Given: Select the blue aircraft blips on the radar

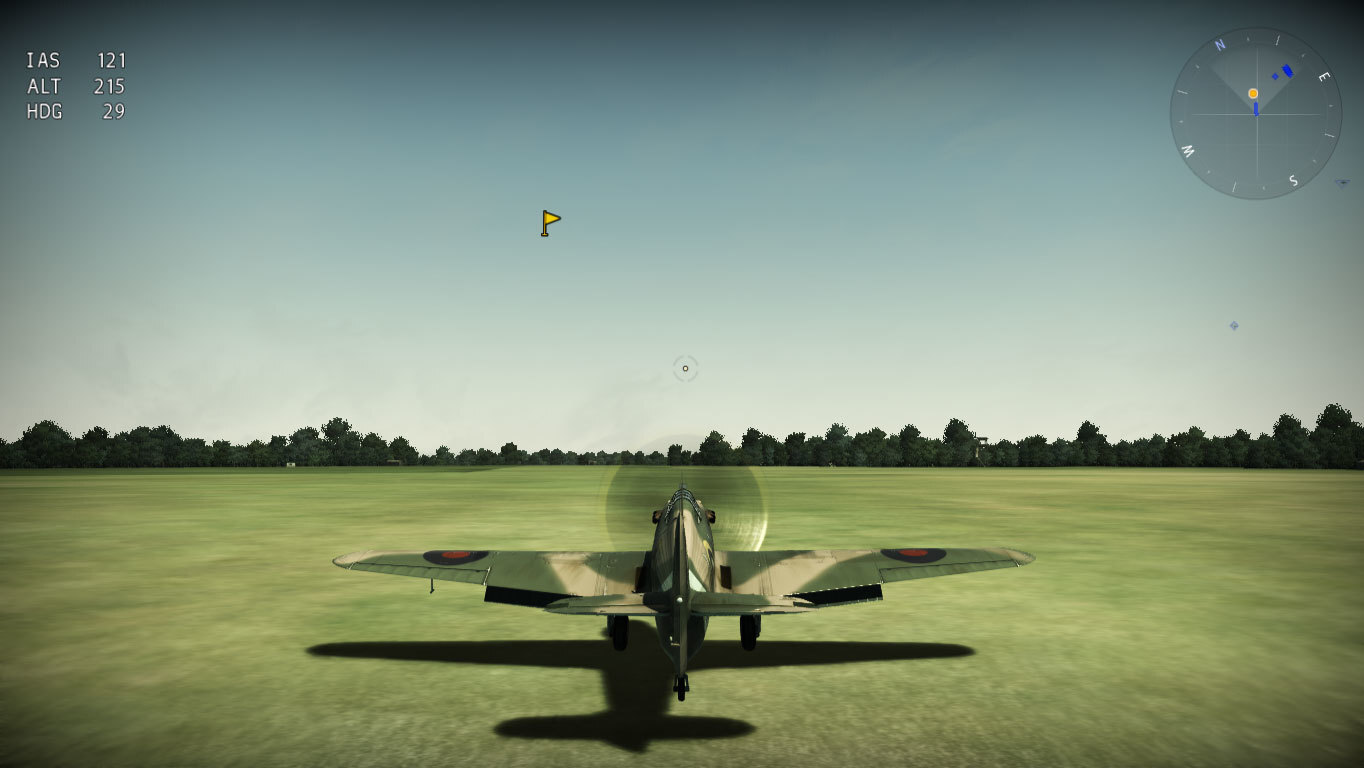Looking at the screenshot, I should [1284, 72].
